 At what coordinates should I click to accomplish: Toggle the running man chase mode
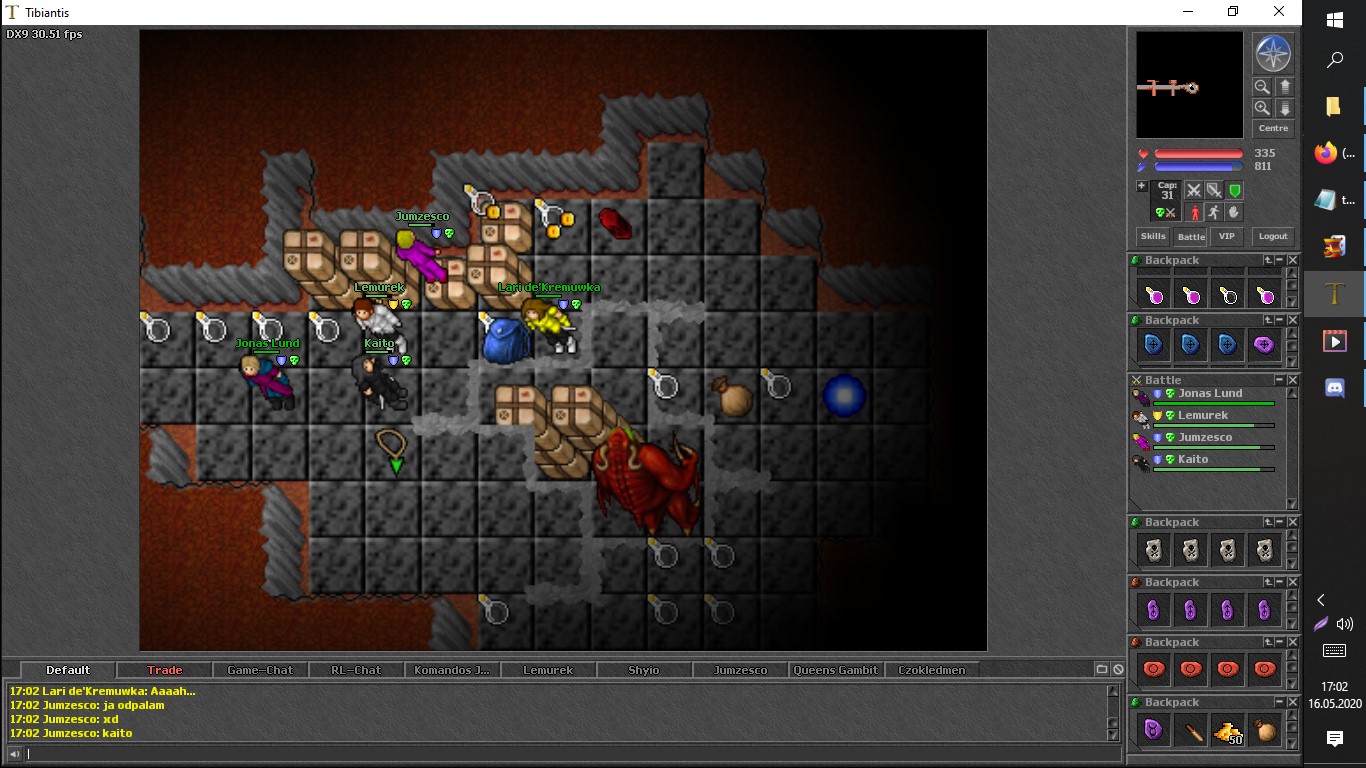click(x=1213, y=212)
